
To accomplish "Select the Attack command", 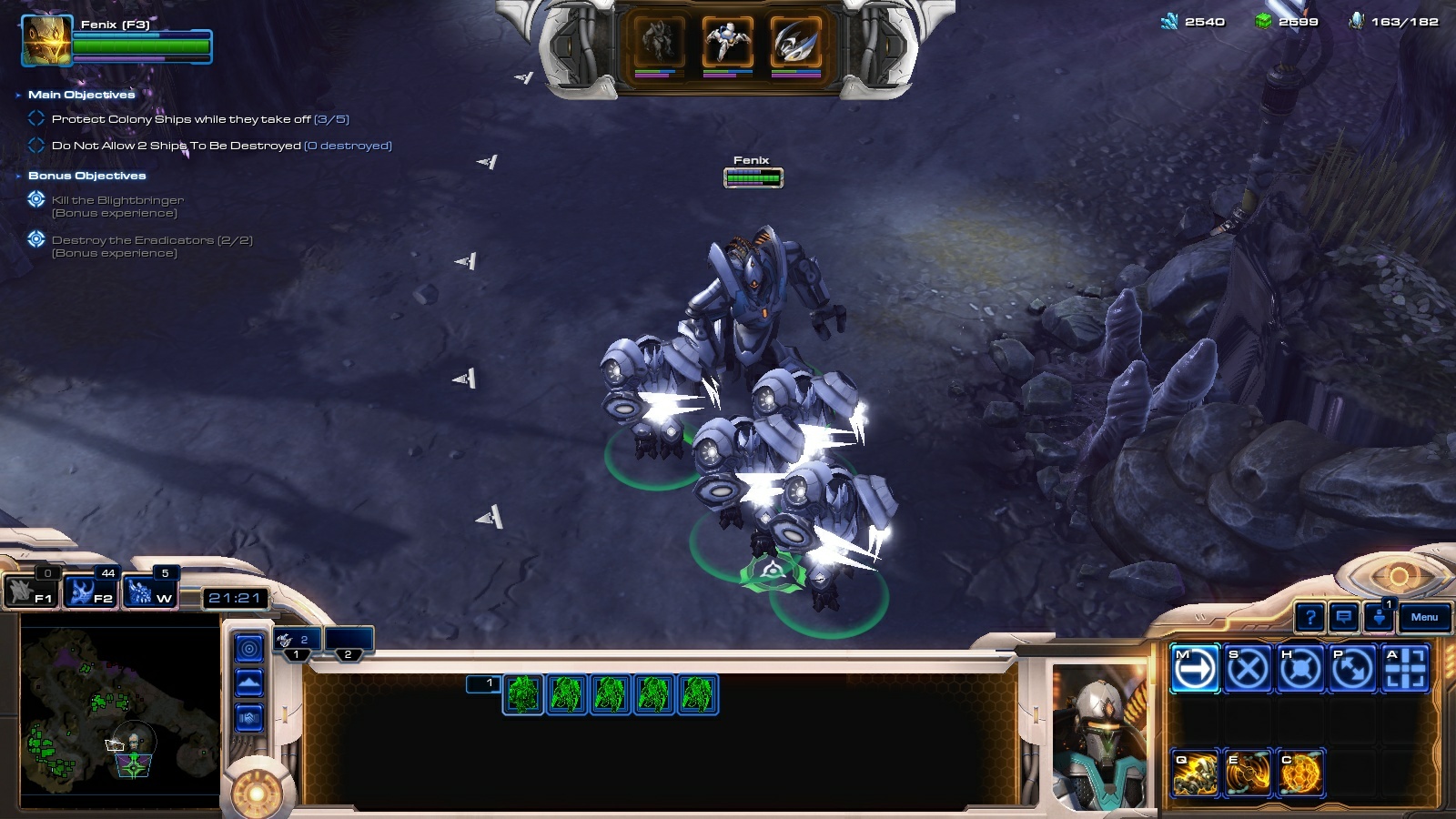I will tap(1405, 669).
